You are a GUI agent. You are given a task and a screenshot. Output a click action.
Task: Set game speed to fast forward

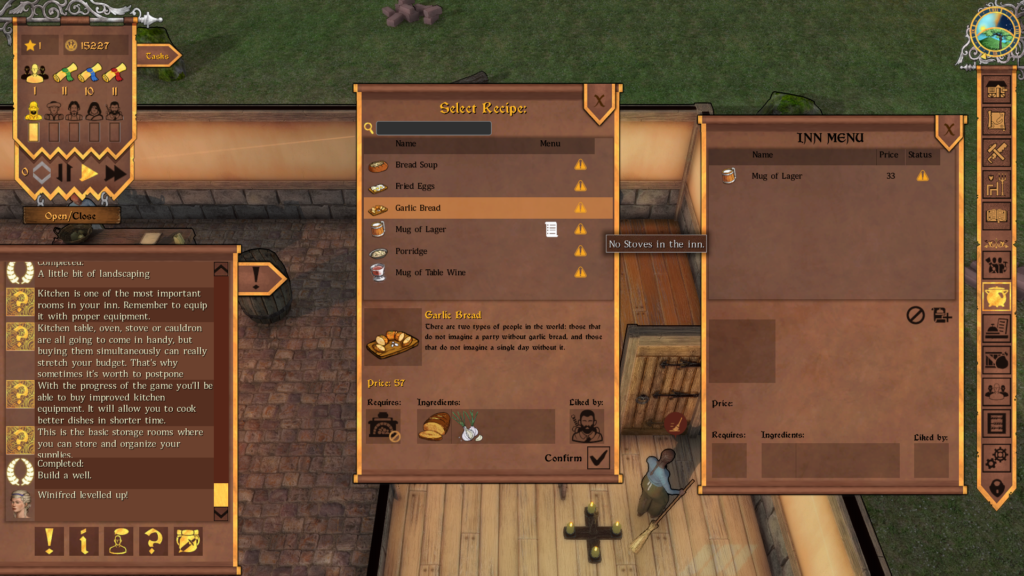pos(116,172)
